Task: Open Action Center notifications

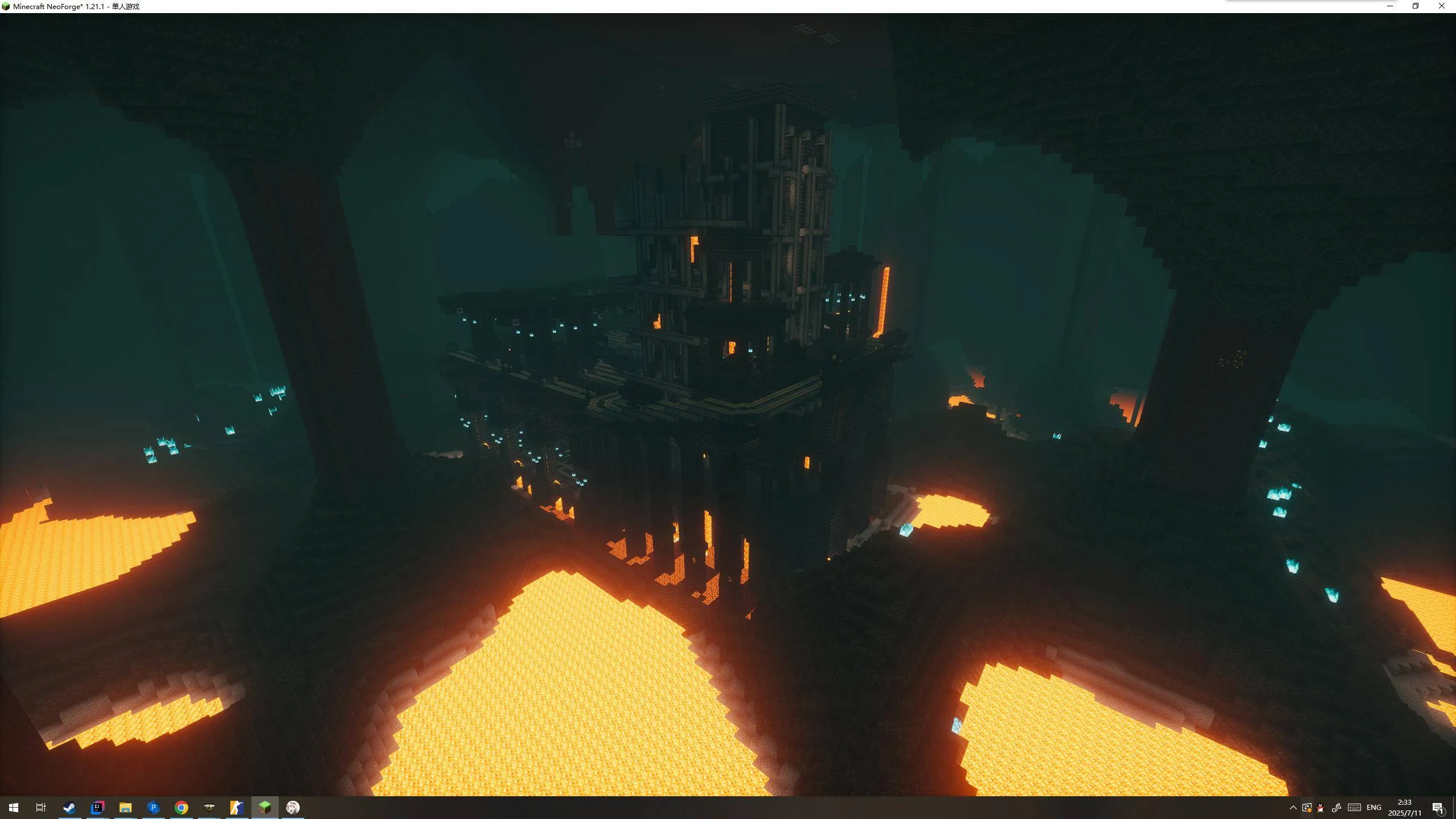Action: point(1438,807)
